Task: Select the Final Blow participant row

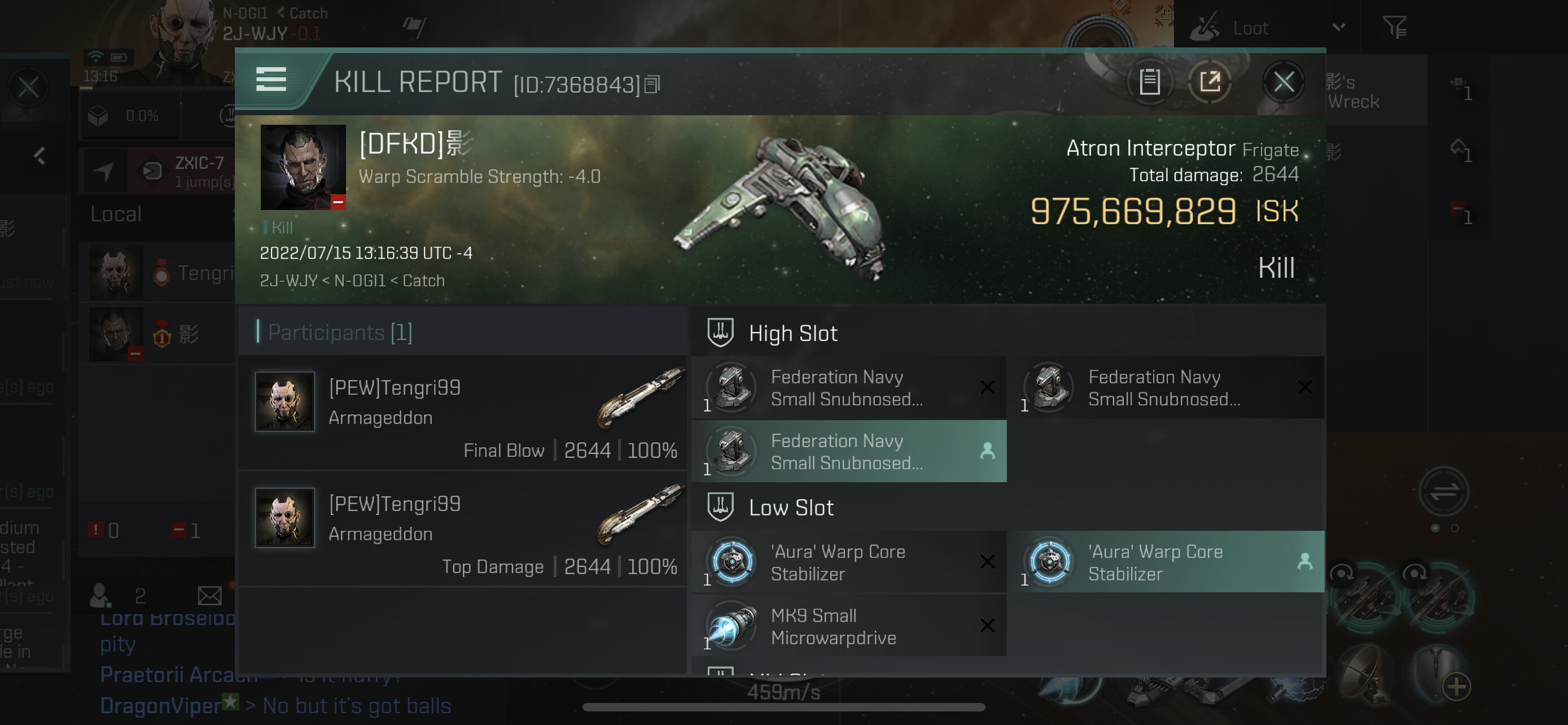Action: [463, 413]
